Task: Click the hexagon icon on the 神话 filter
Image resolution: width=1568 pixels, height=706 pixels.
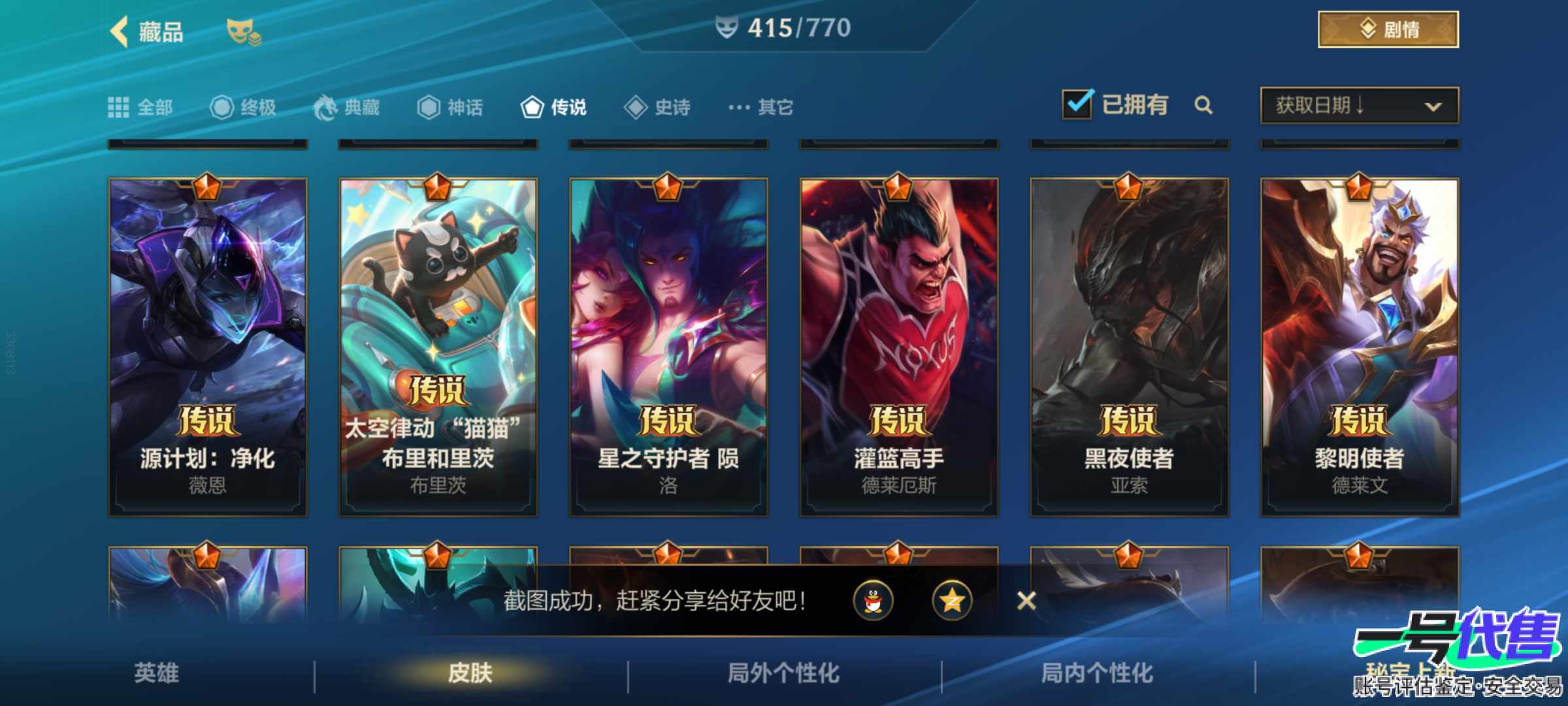Action: pos(428,106)
